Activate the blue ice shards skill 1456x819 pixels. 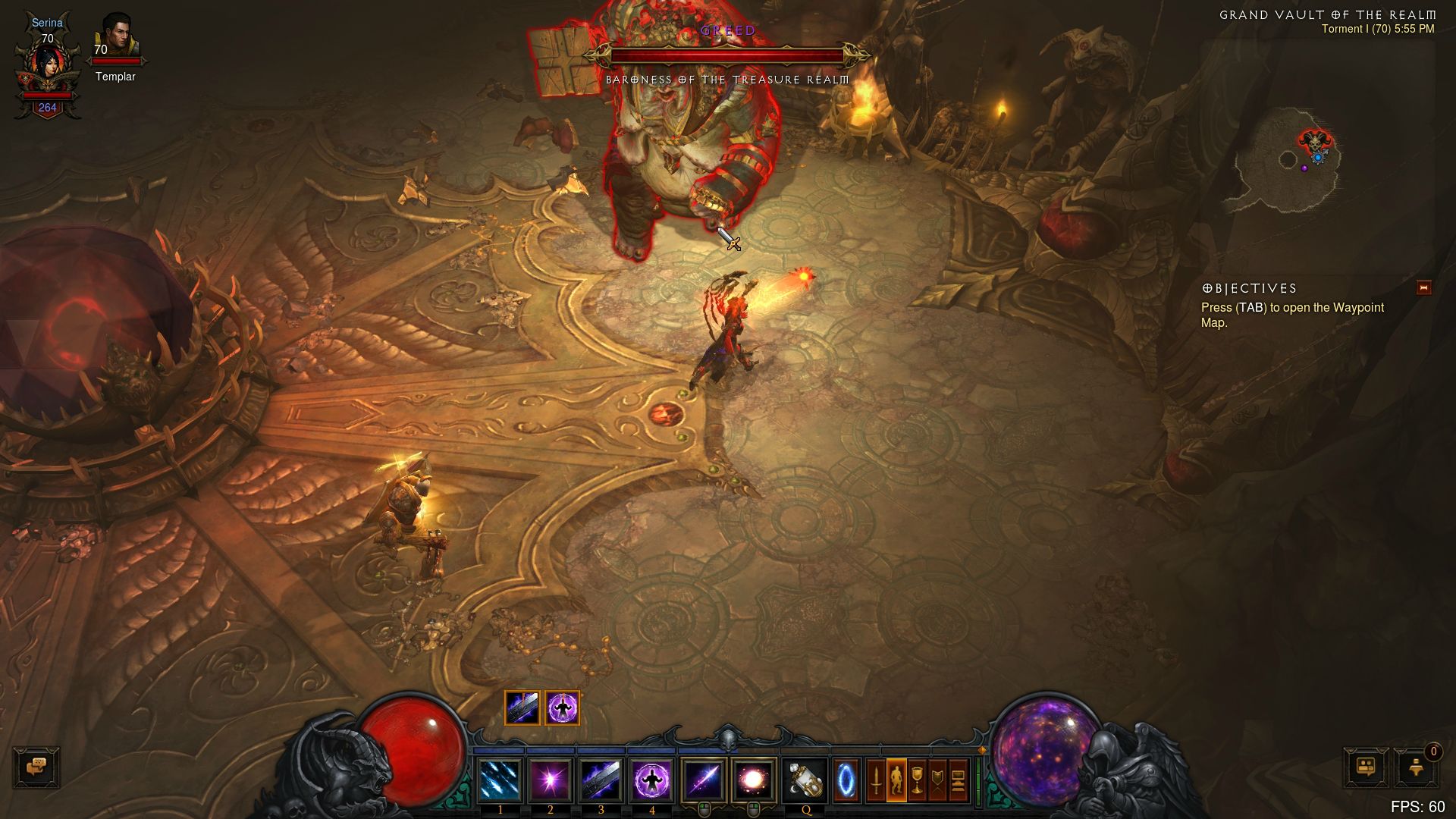point(500,780)
